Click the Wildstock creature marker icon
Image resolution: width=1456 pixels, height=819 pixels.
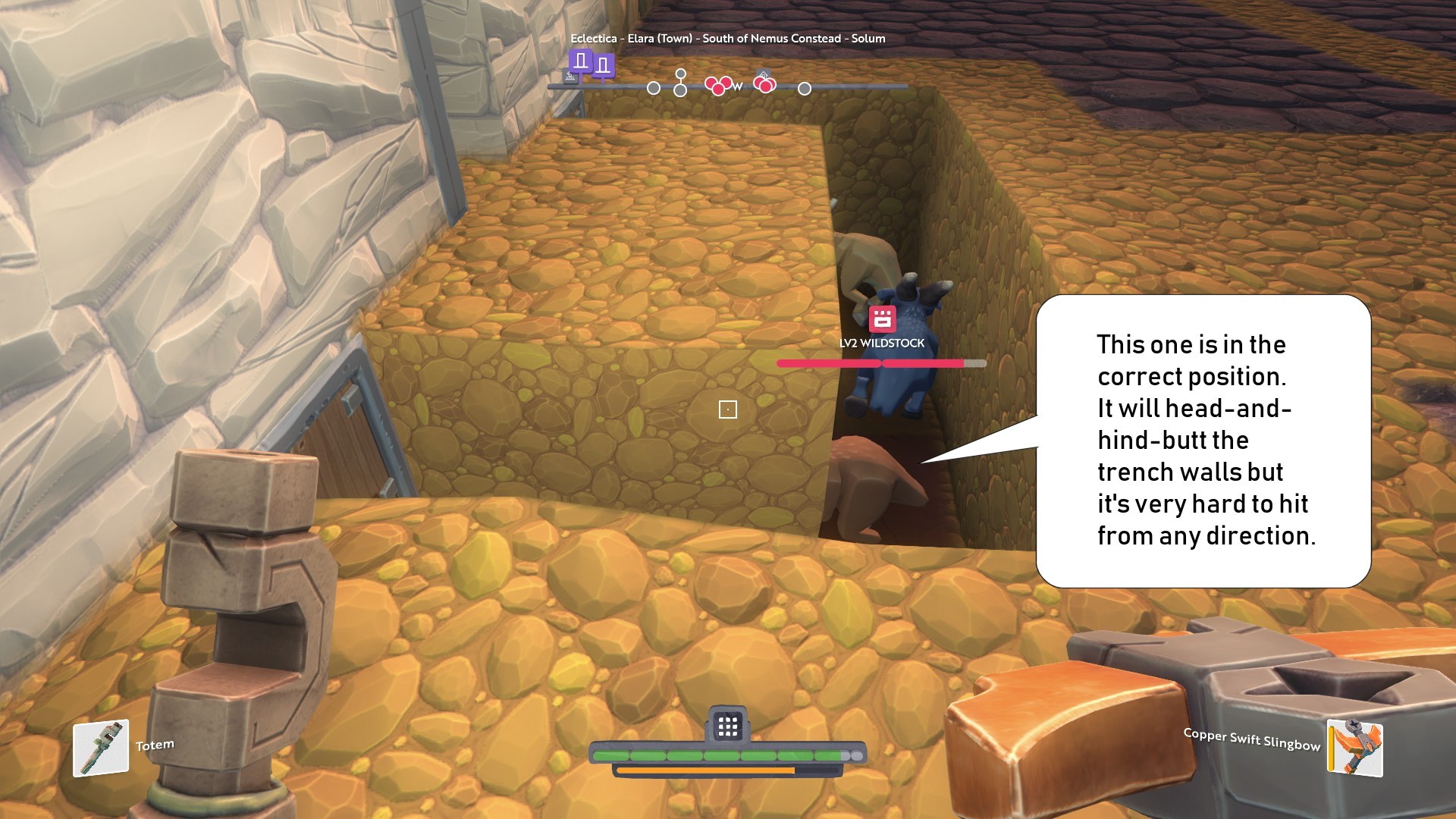[x=882, y=319]
